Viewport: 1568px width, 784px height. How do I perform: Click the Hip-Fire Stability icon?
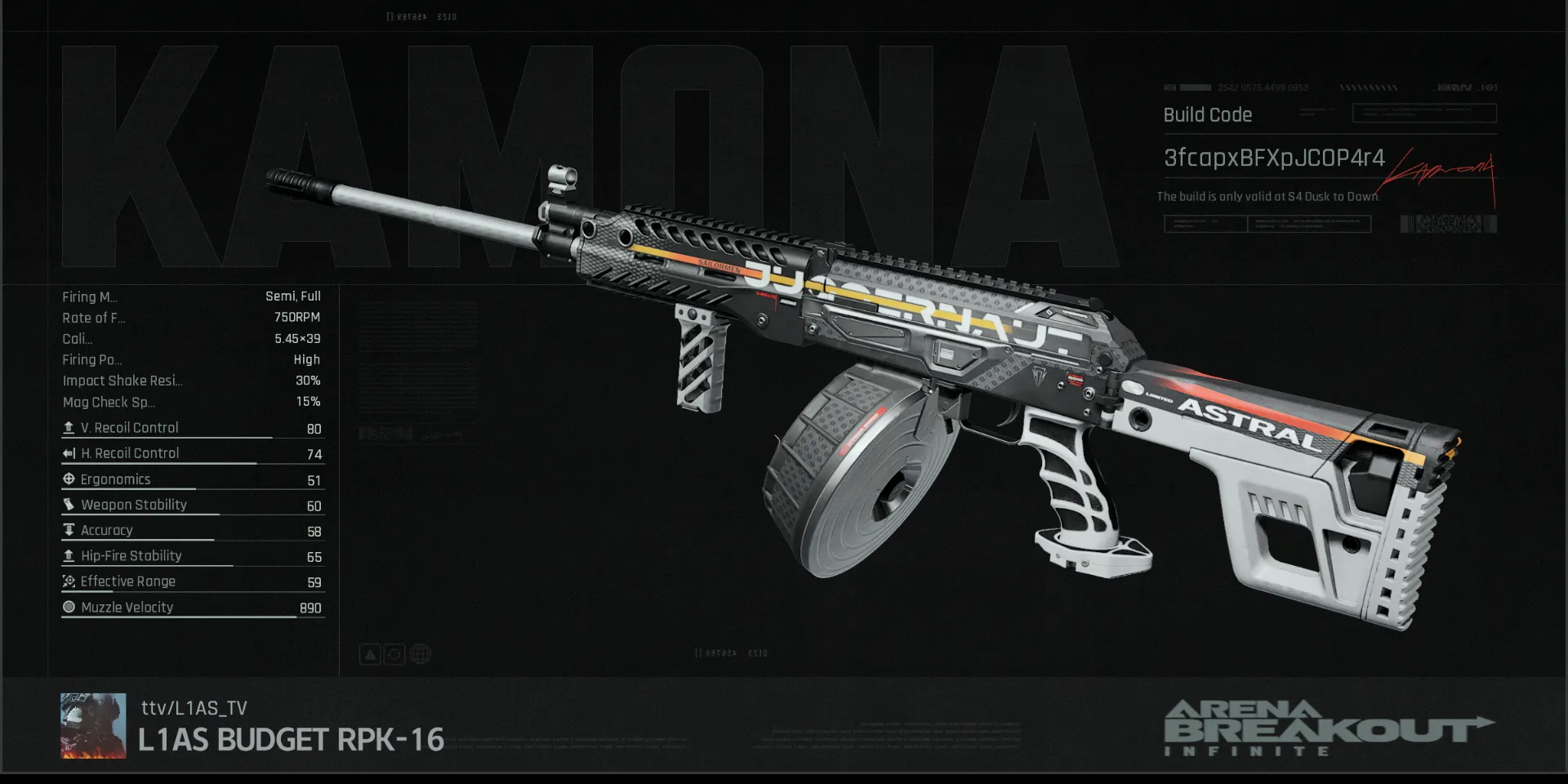coord(69,555)
